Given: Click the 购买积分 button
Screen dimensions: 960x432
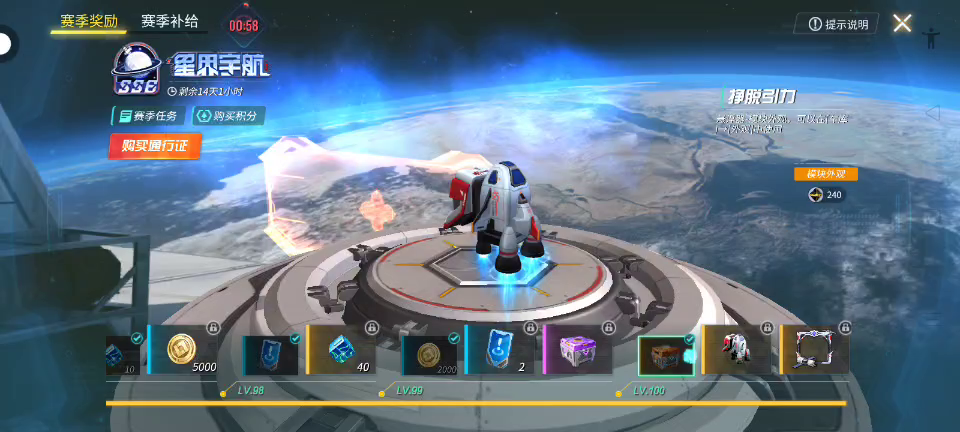Looking at the screenshot, I should (228, 115).
